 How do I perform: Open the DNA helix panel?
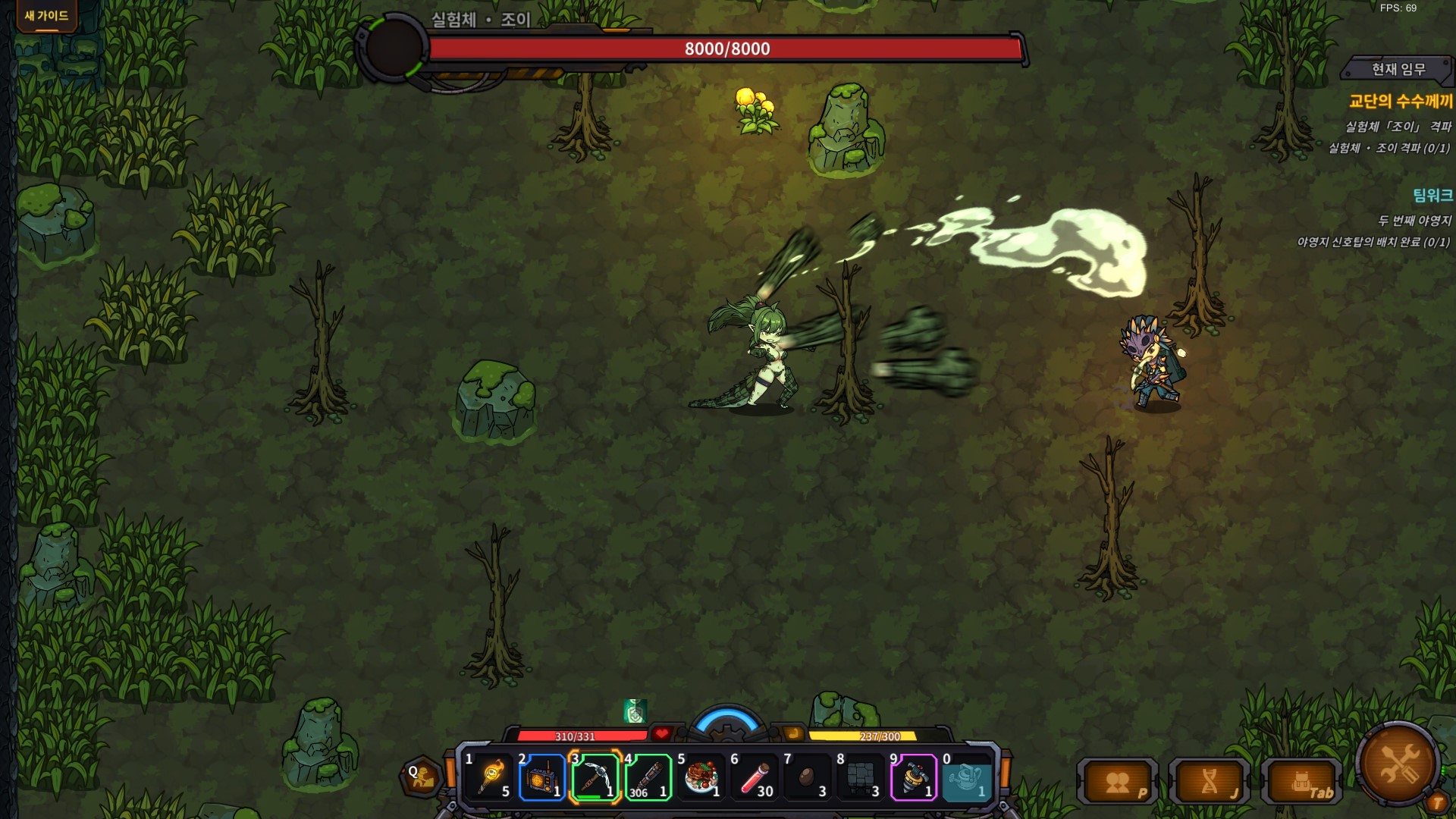point(1210,783)
